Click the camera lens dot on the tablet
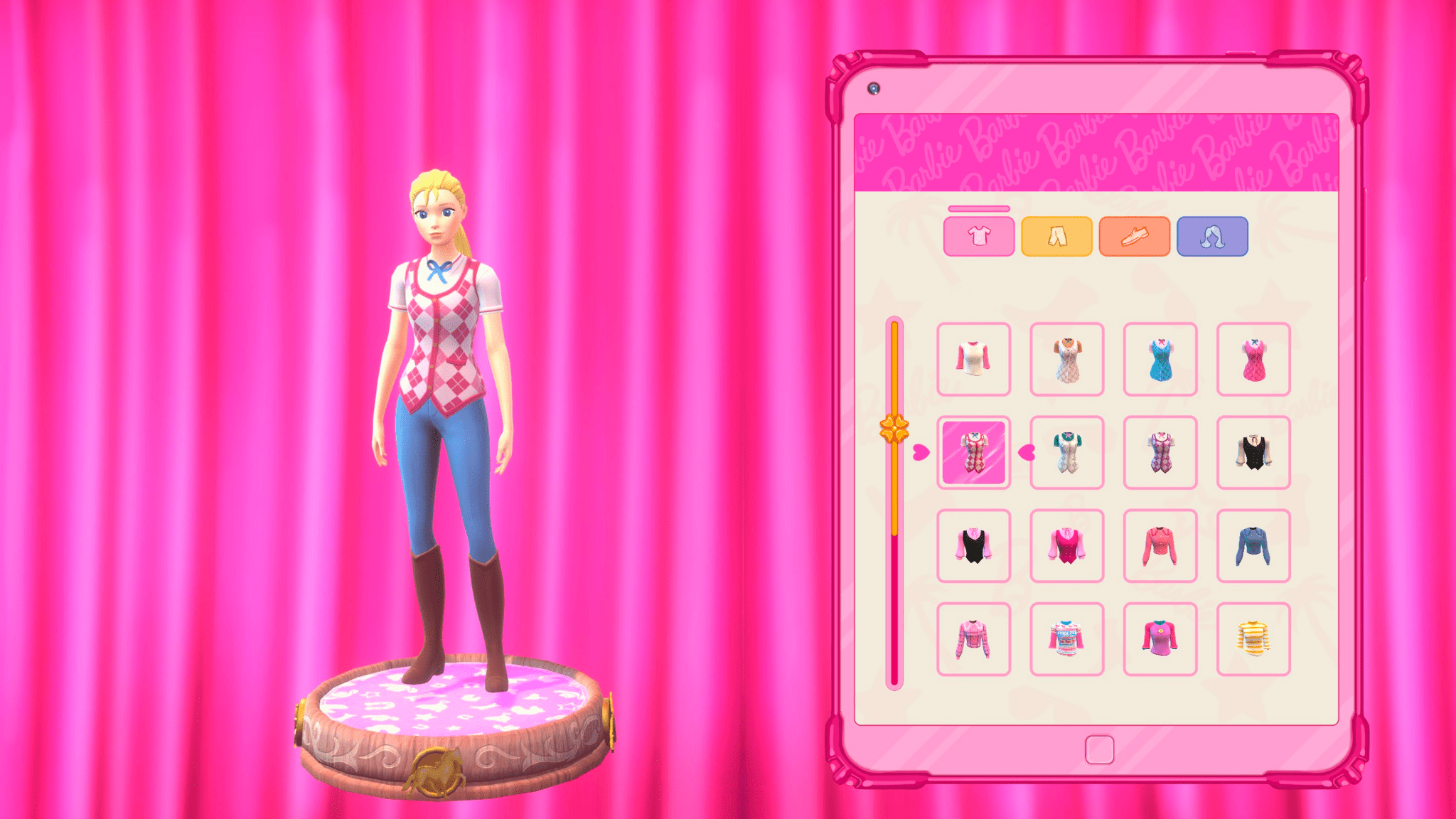The image size is (1456, 819). tap(874, 87)
